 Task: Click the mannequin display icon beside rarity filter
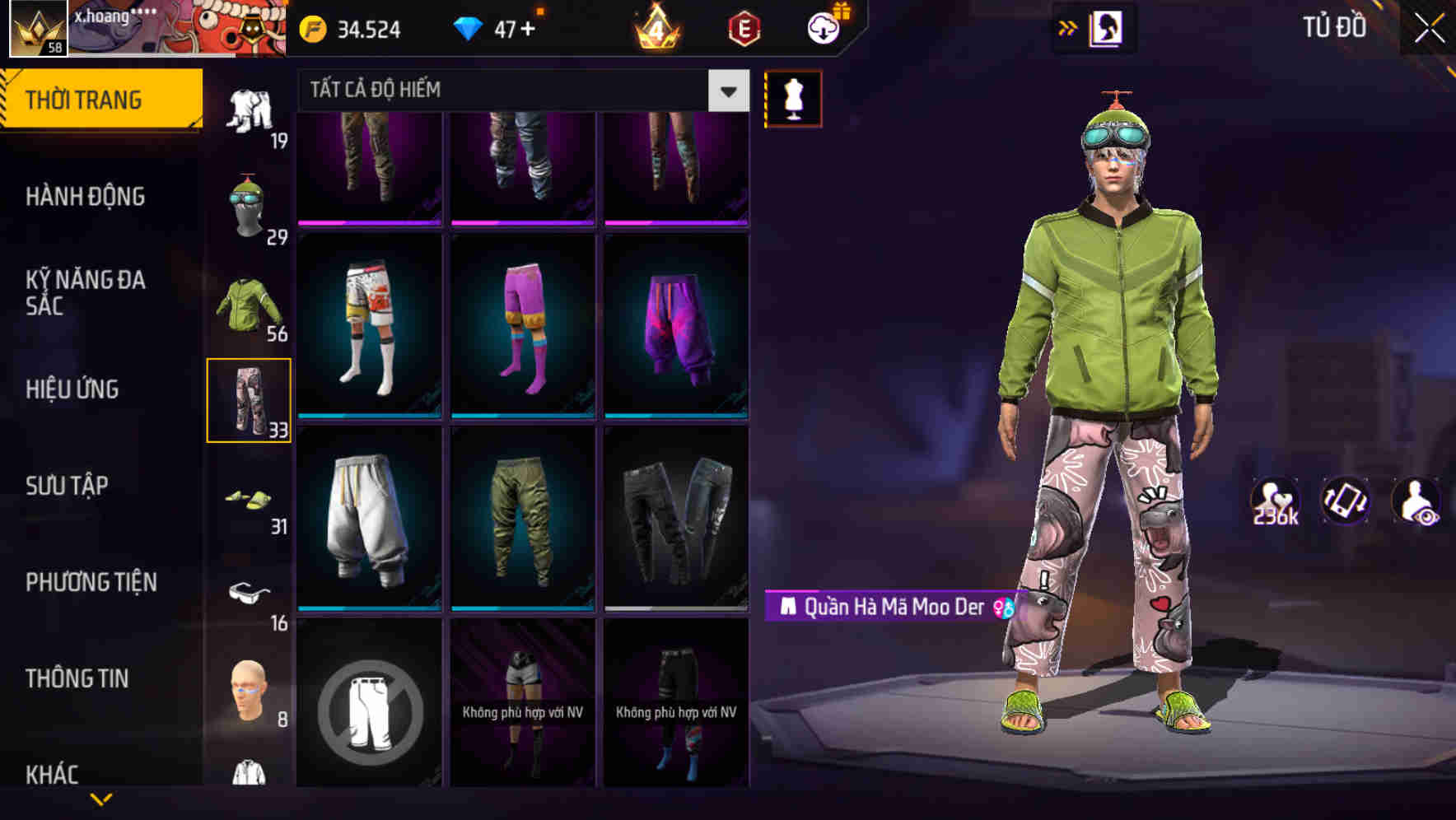[793, 97]
